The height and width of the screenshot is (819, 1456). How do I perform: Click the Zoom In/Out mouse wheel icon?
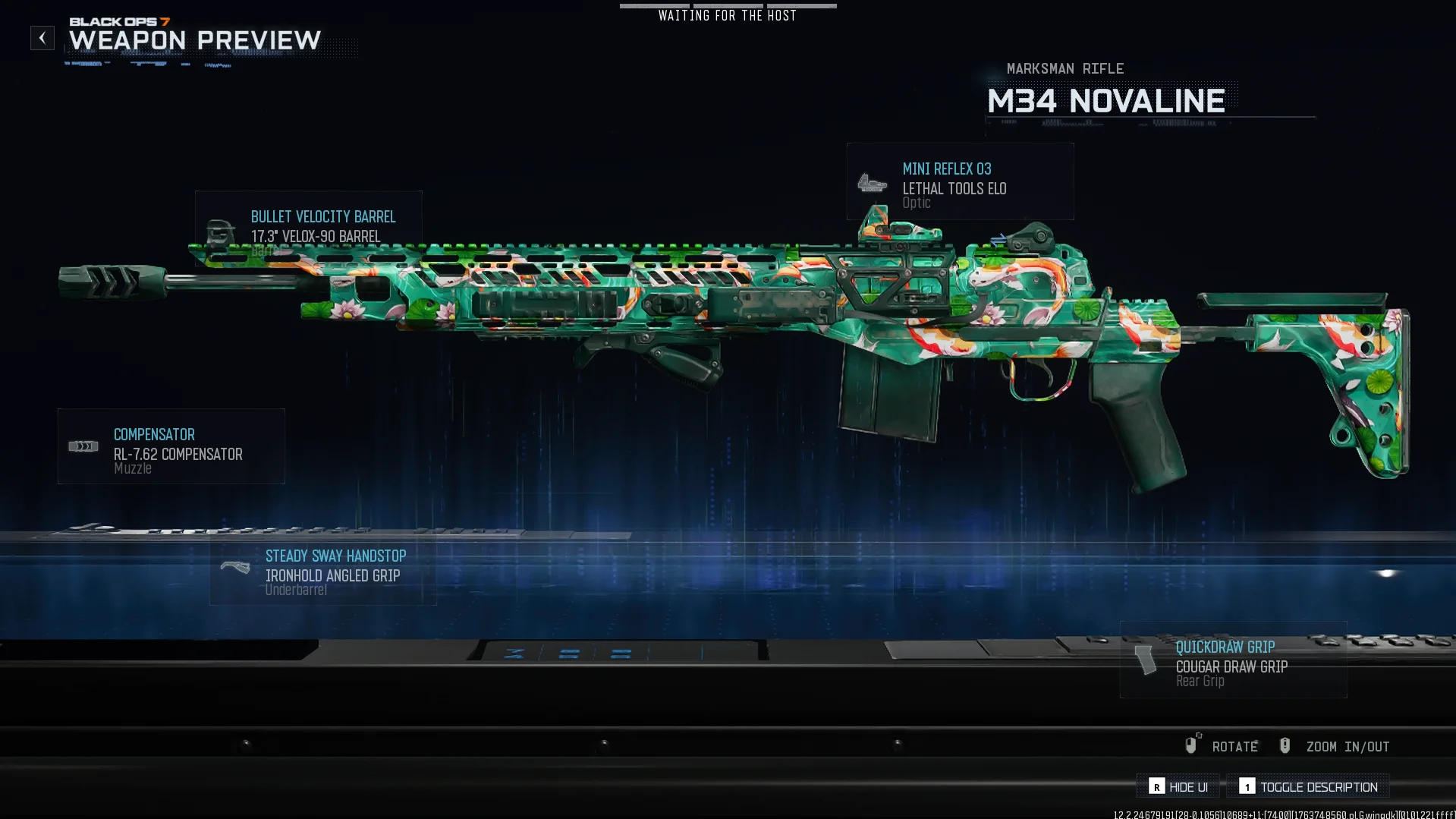pos(1285,745)
